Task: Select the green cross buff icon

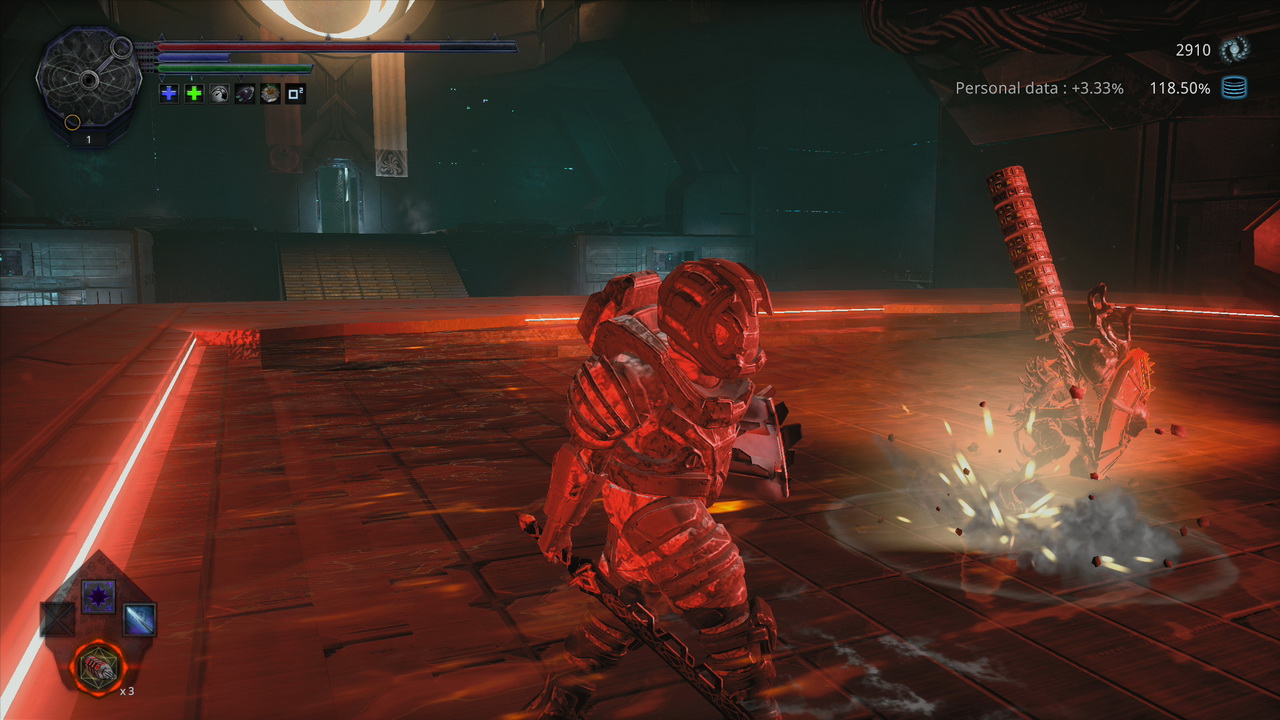Action: pyautogui.click(x=194, y=94)
